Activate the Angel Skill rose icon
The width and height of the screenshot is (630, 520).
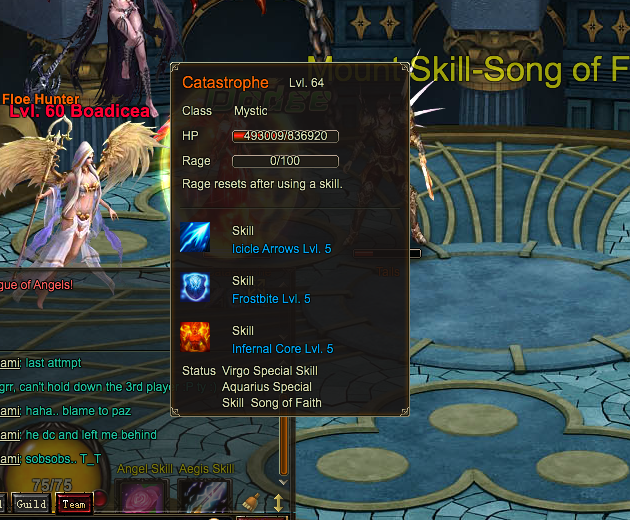(141, 498)
